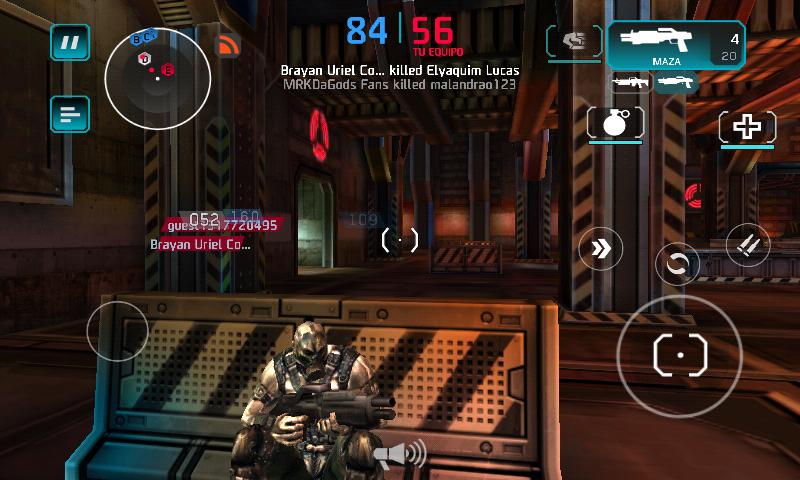Throw a grenade with the grenade button
This screenshot has height=480, width=800.
615,124
